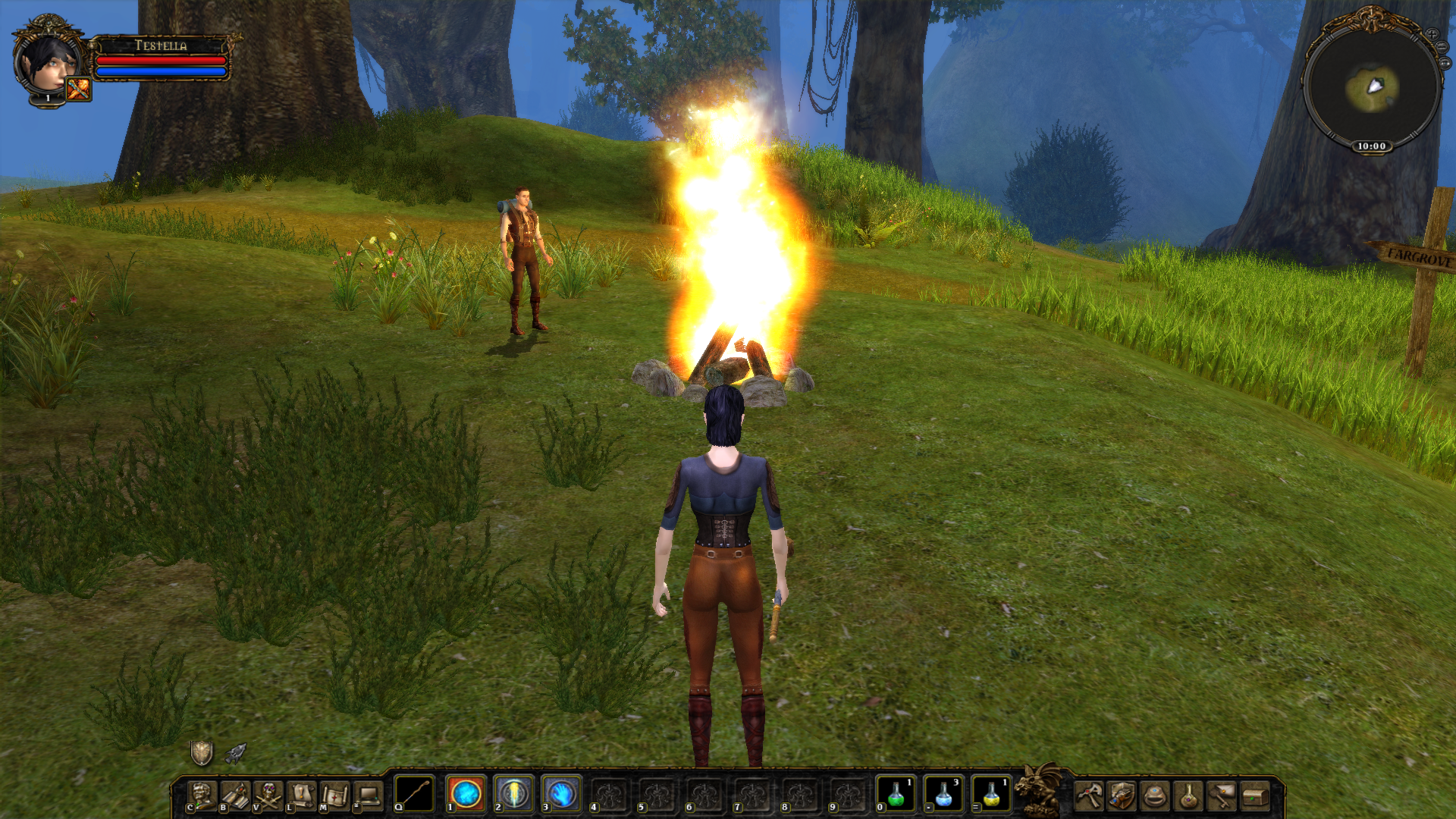This screenshot has height=819, width=1456.
Task: Select the wooden staff weapon slot
Action: tap(415, 794)
